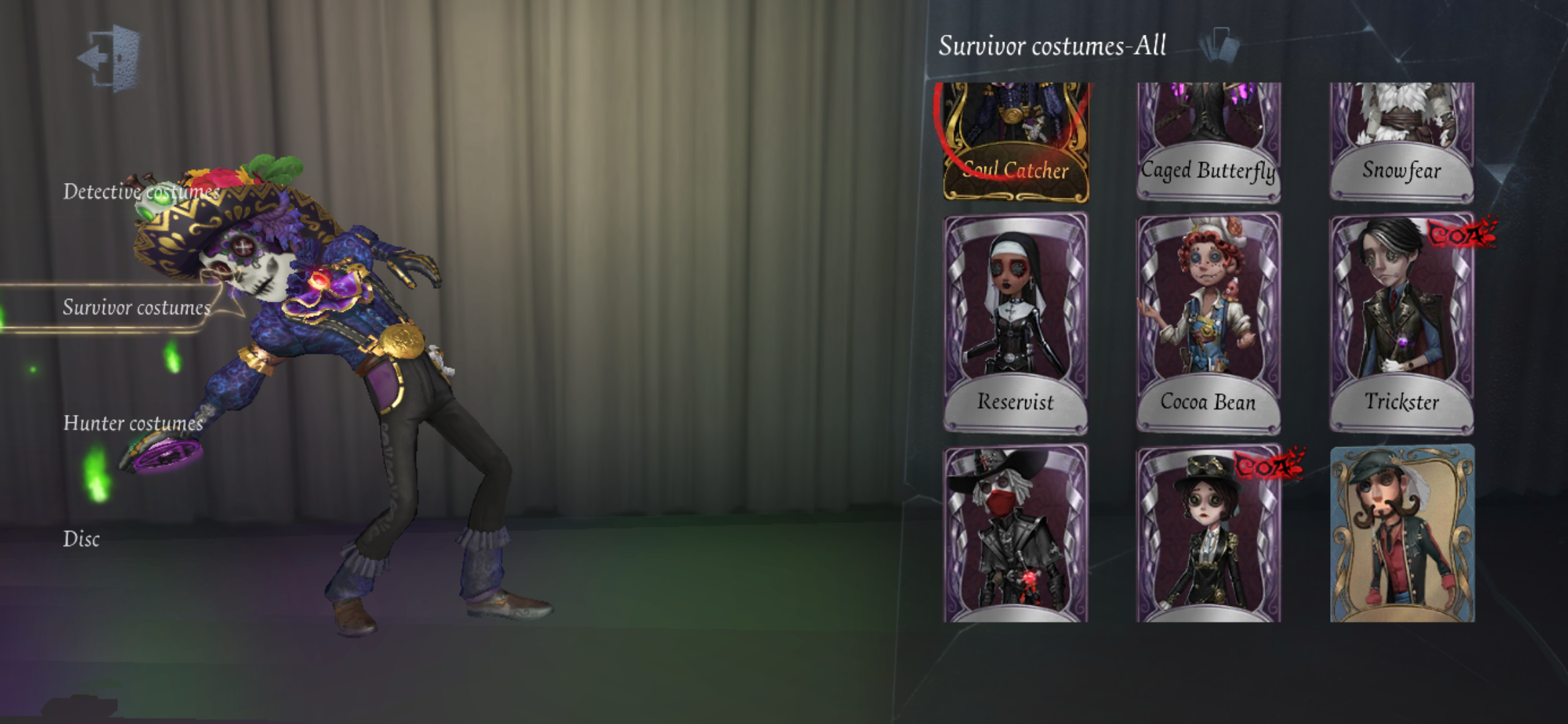Click the Survivor costumes-All header
1568x724 pixels.
pos(1052,47)
